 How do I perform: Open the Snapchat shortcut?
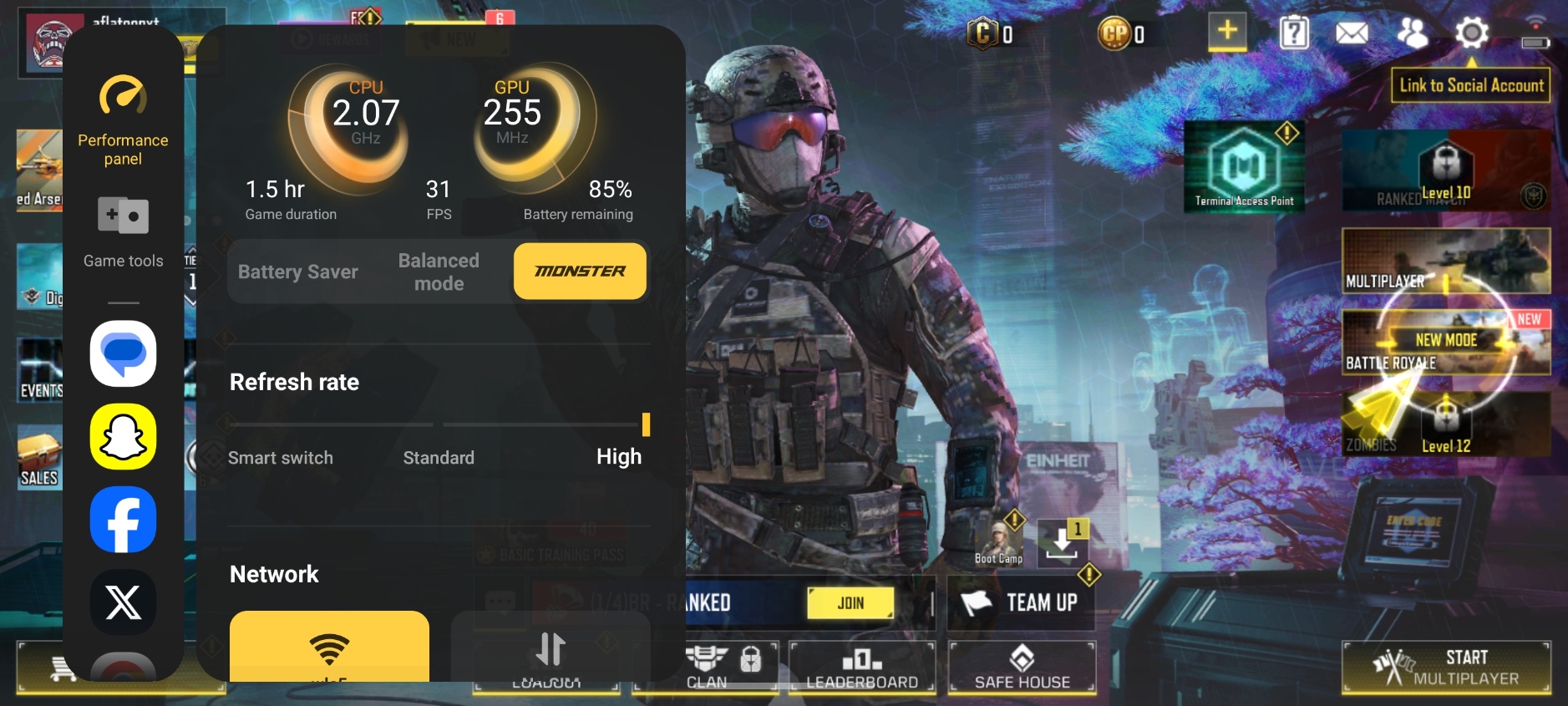[123, 436]
